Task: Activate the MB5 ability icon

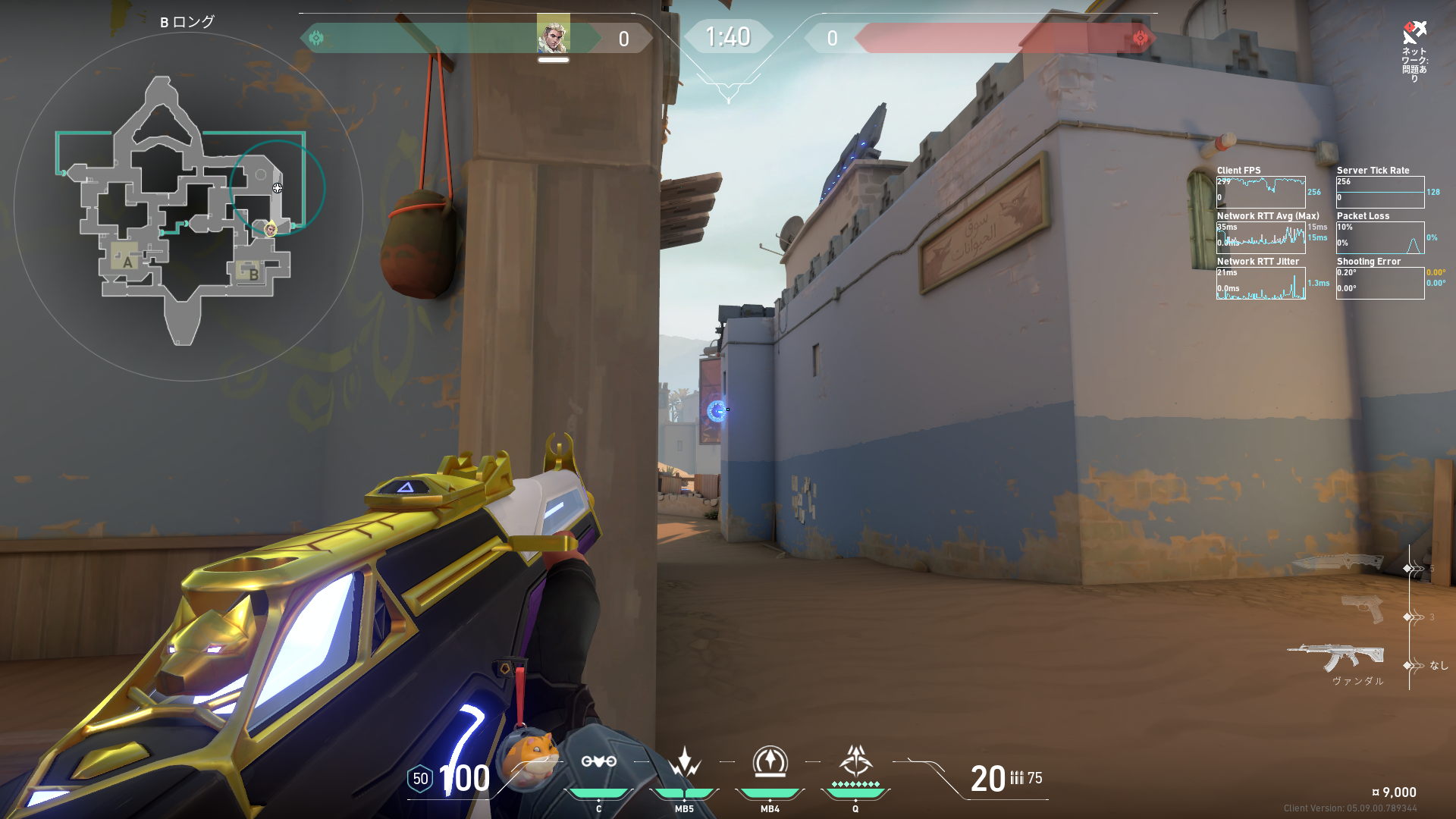Action: pos(684,762)
